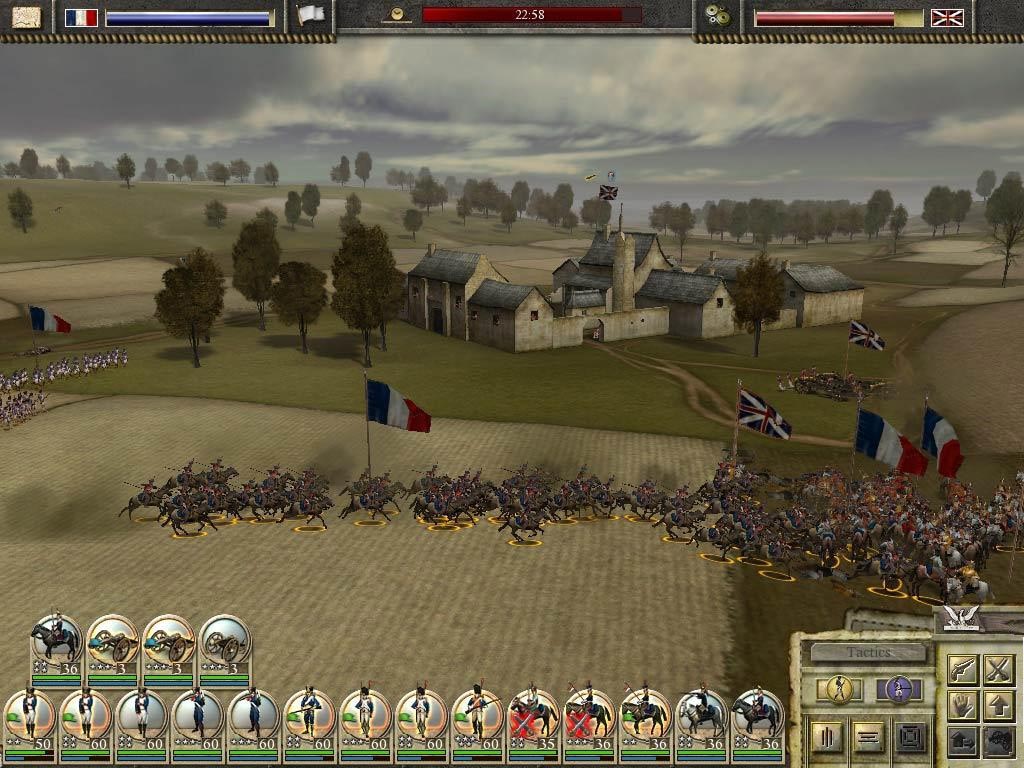Click the white surrender flag button
Viewport: 1024px width, 768px height.
(311, 16)
